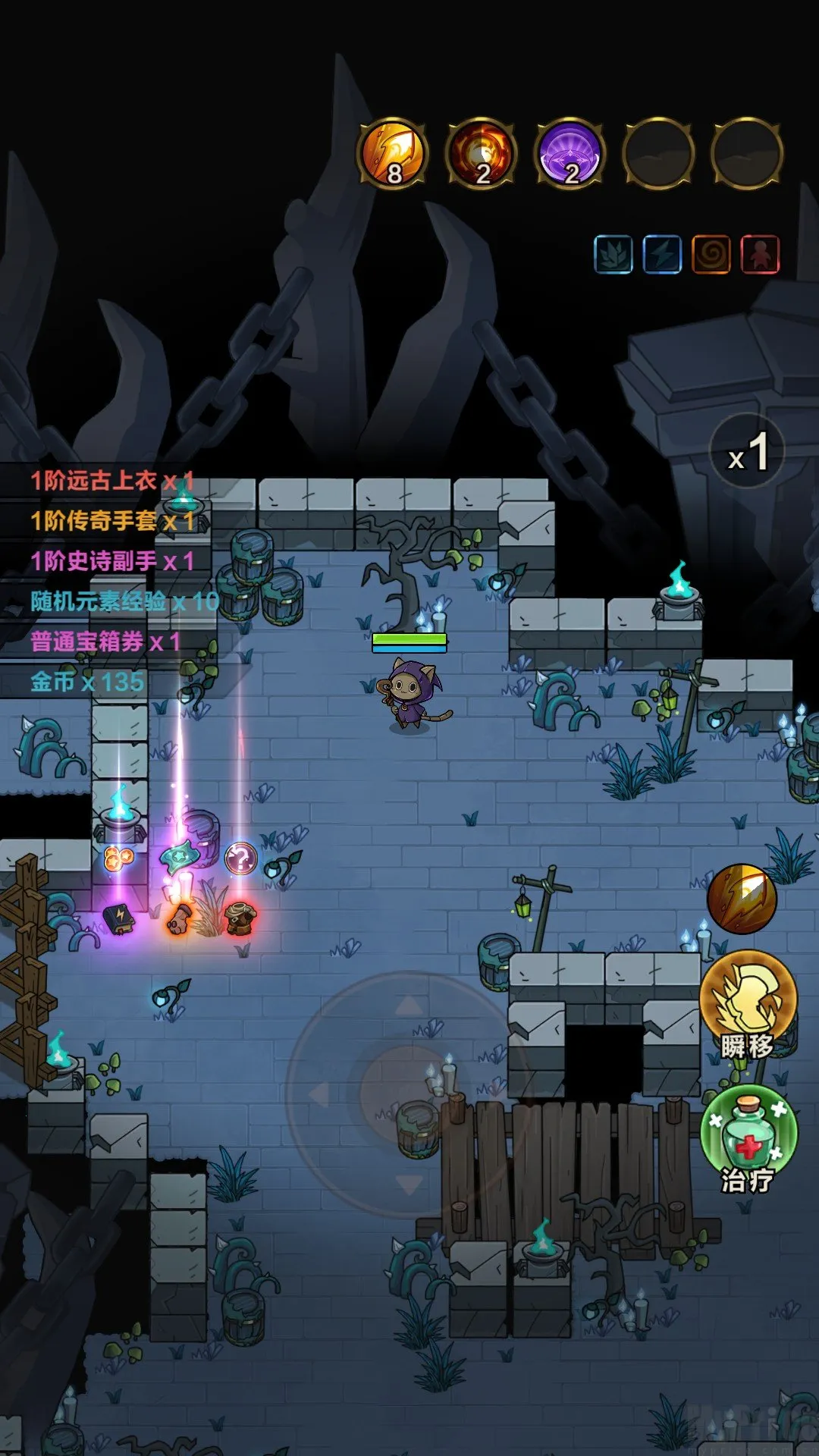Inspect the red figure buff icon
Viewport: 819px width, 1456px height.
click(760, 254)
